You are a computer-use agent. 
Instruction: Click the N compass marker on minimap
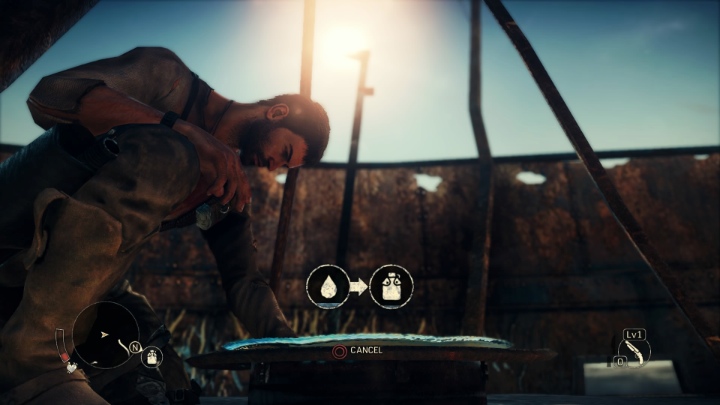(134, 348)
